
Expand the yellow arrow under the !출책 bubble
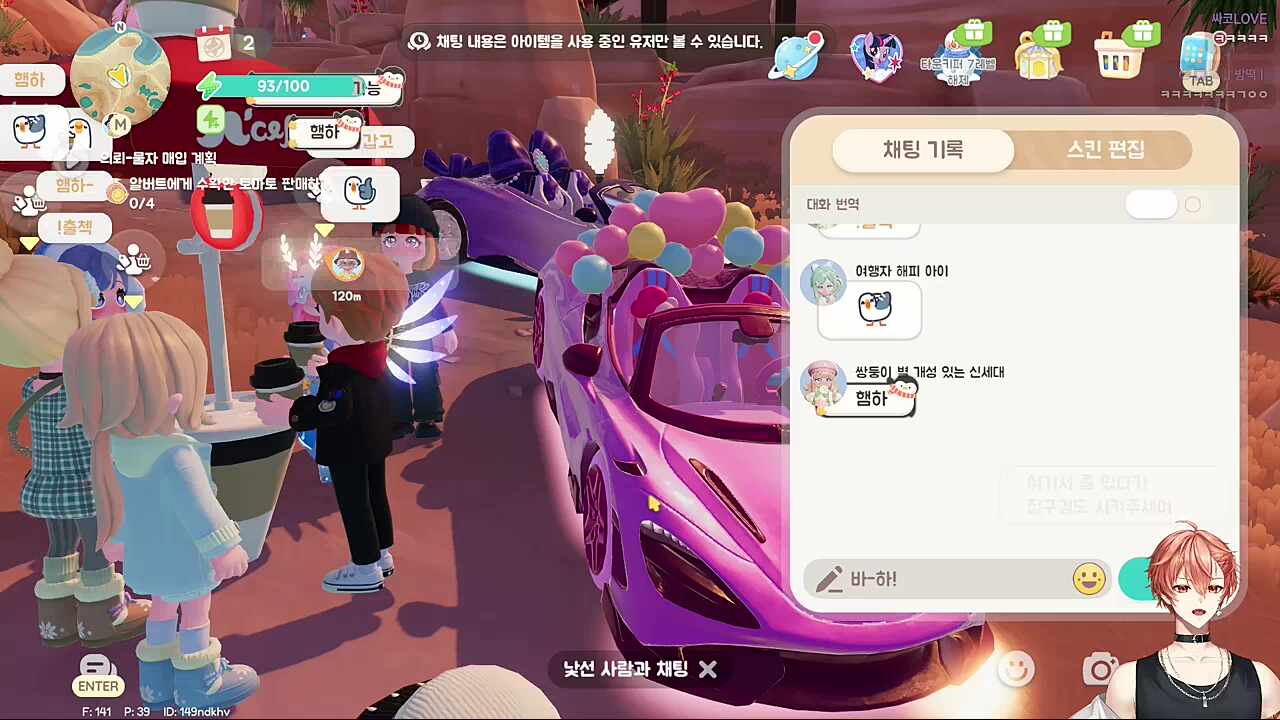coord(30,243)
